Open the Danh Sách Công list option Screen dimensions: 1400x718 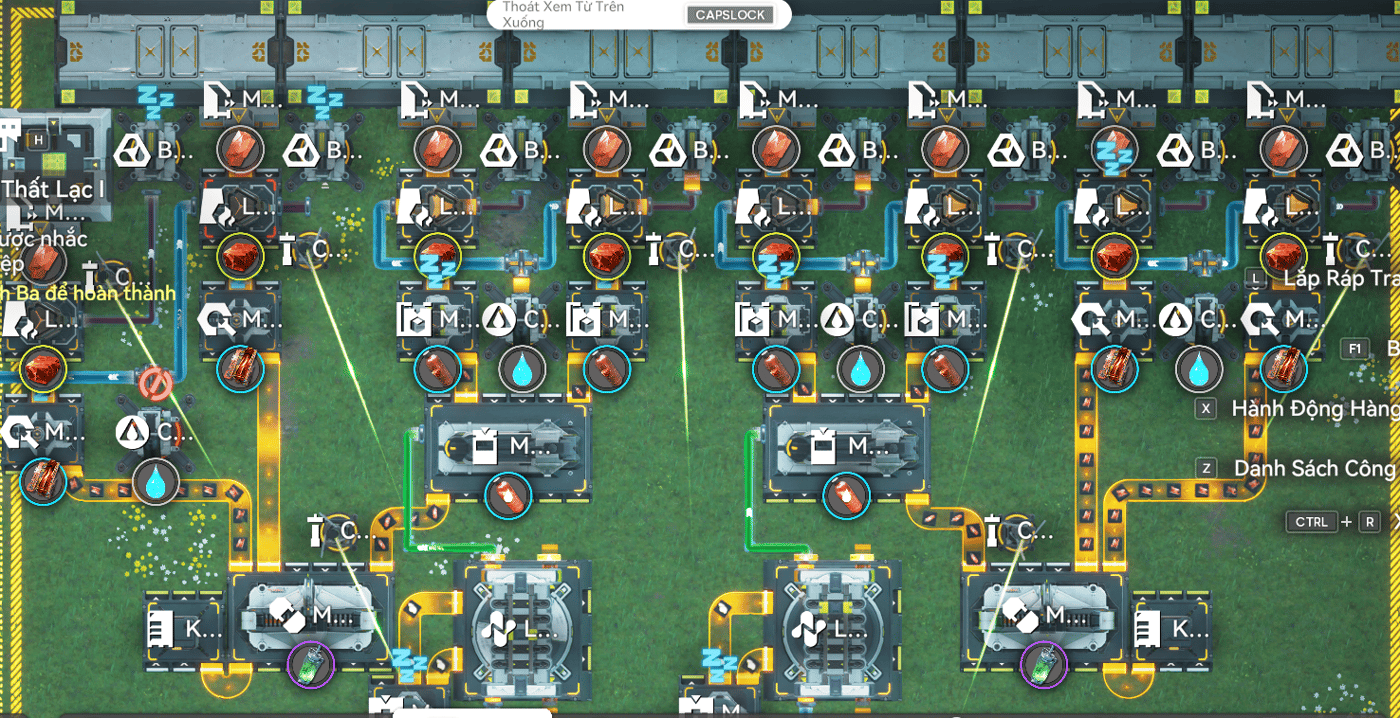[x=1314, y=468]
